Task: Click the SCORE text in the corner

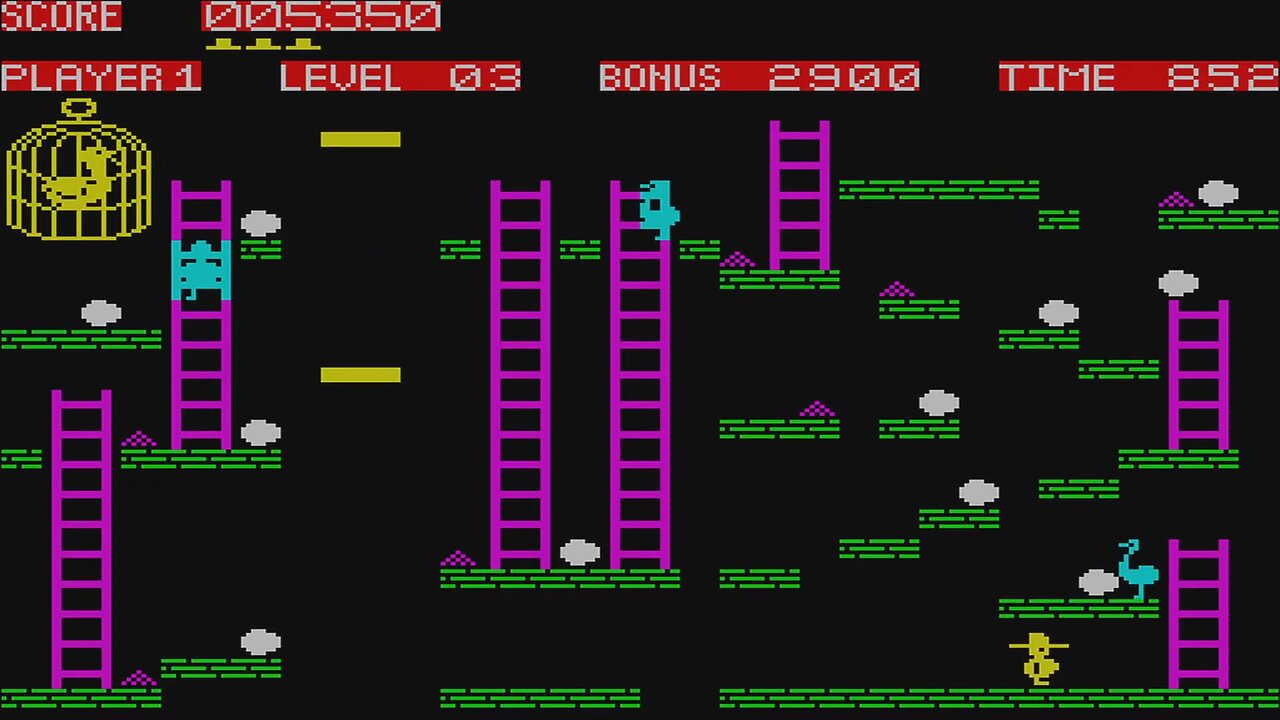Action: pos(62,17)
